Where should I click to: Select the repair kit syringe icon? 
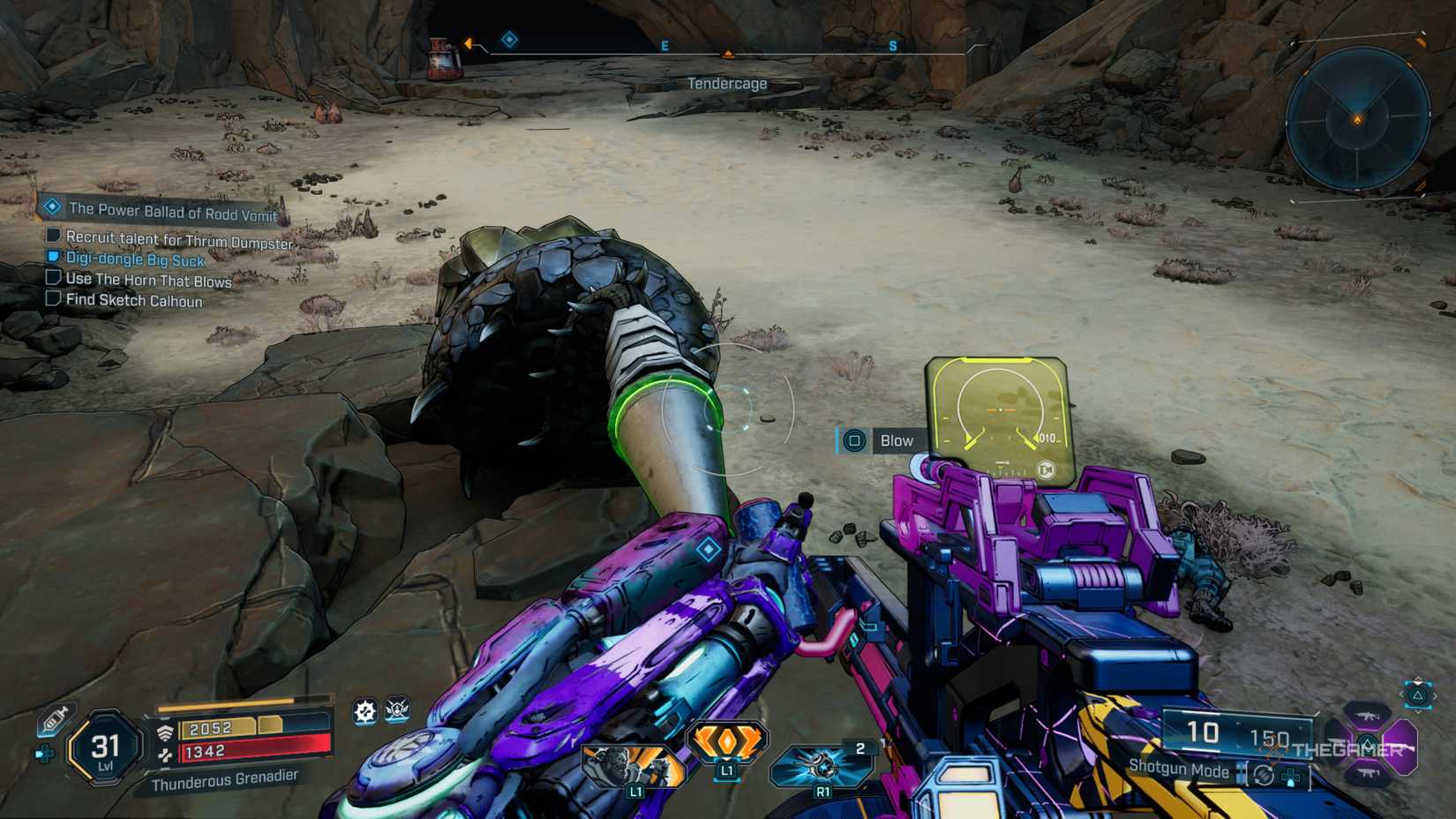tap(54, 720)
